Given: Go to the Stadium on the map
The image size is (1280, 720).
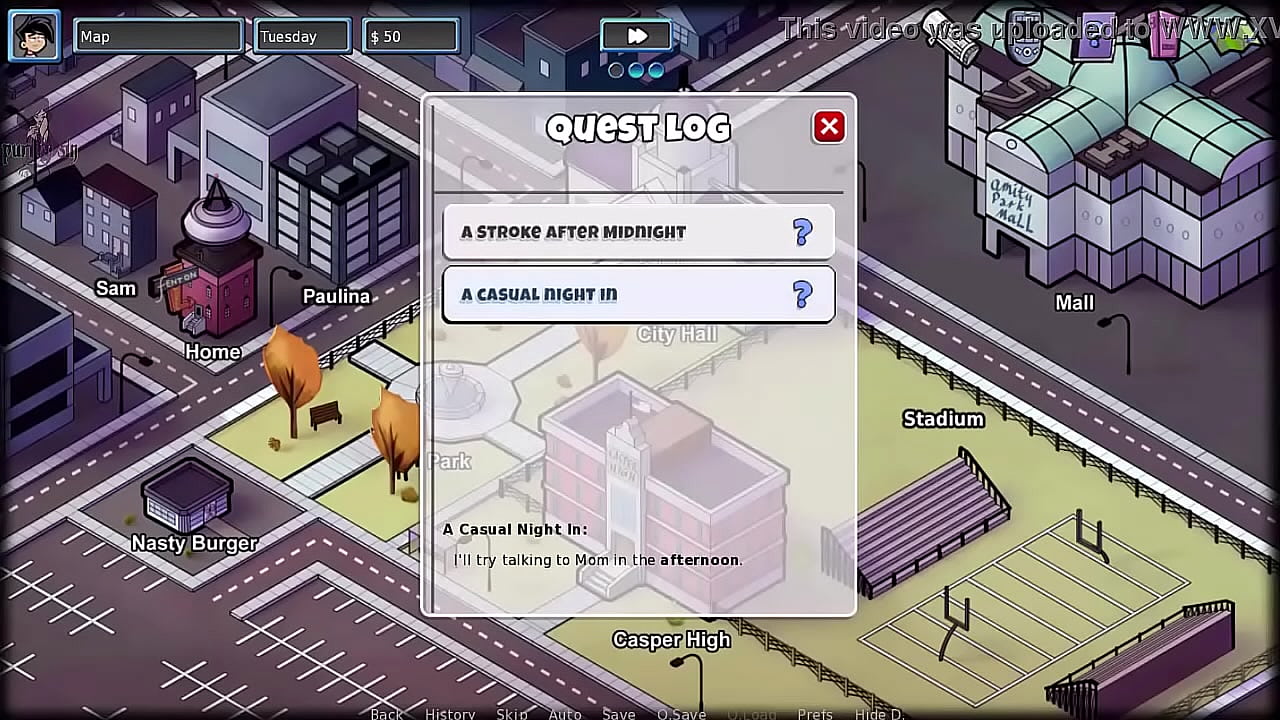Looking at the screenshot, I should pyautogui.click(x=943, y=419).
